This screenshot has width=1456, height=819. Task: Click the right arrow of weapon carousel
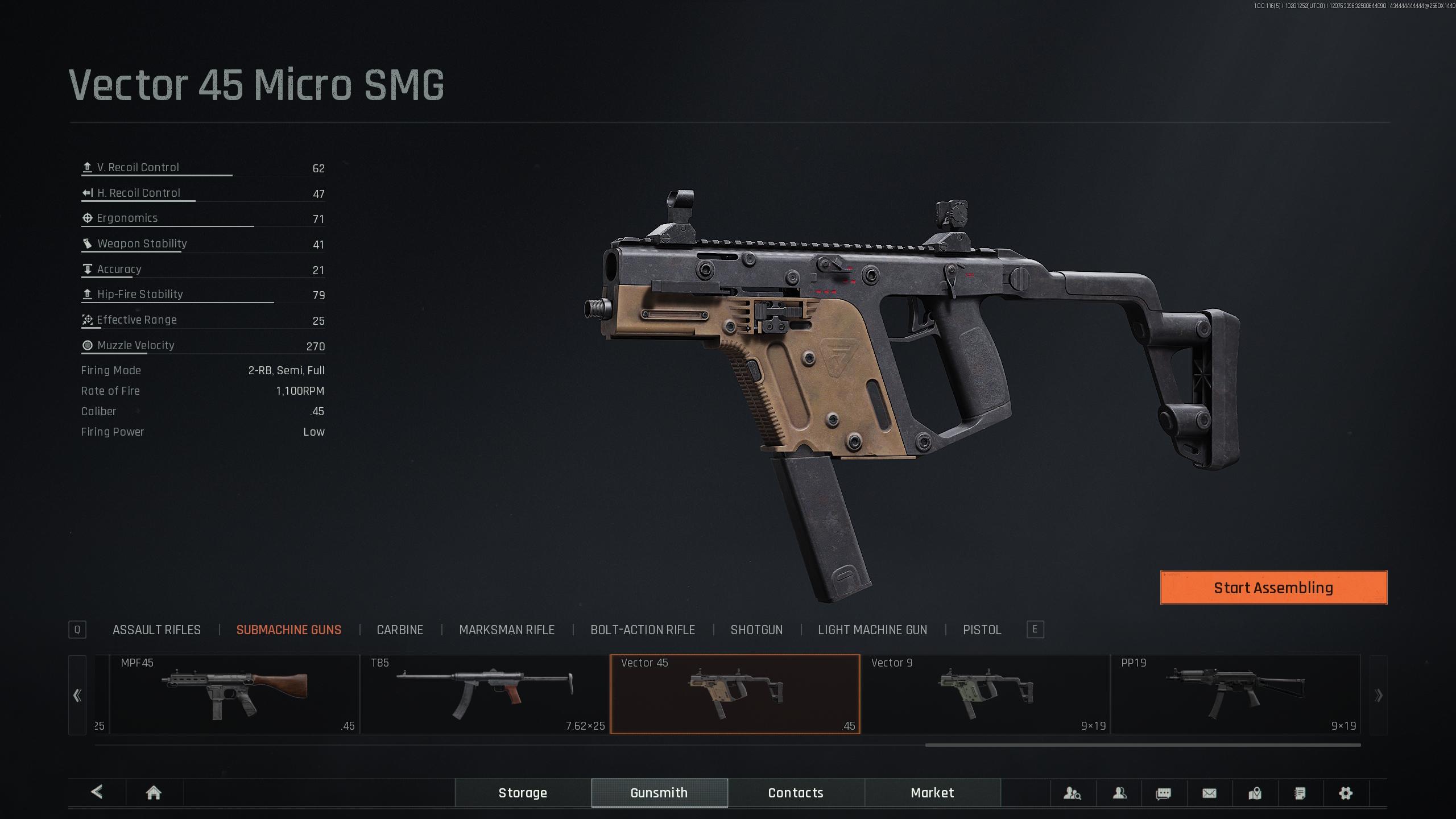point(1378,695)
